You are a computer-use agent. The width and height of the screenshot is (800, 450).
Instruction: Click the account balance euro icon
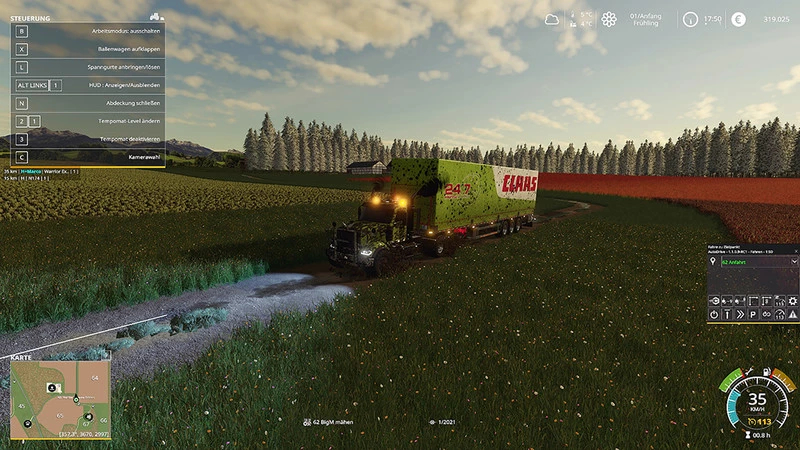pyautogui.click(x=738, y=19)
